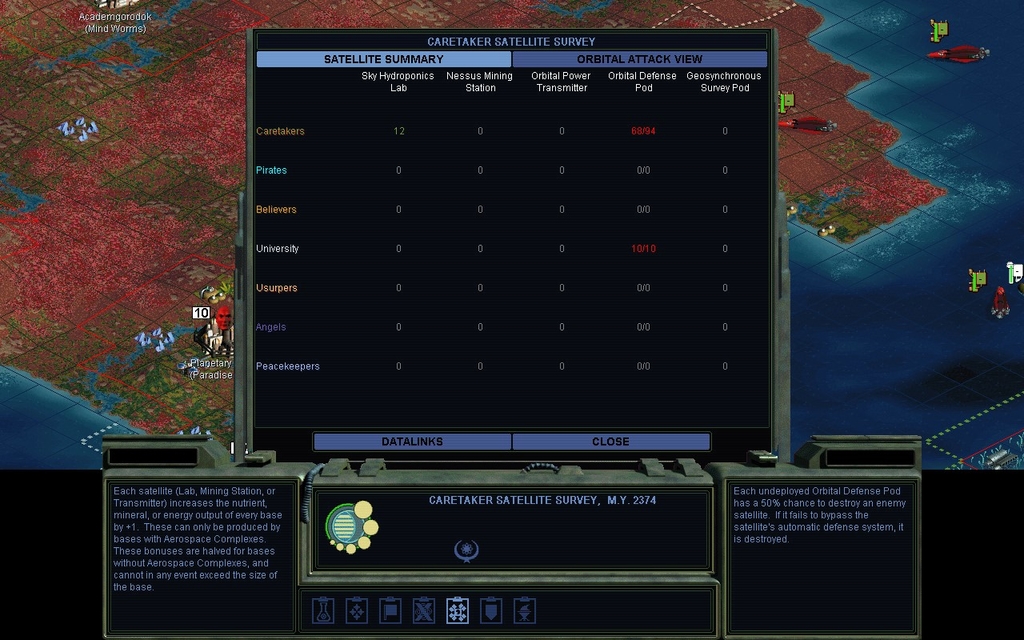Image resolution: width=1024 pixels, height=640 pixels.
Task: Open the flag clipboard report icon
Action: [390, 610]
